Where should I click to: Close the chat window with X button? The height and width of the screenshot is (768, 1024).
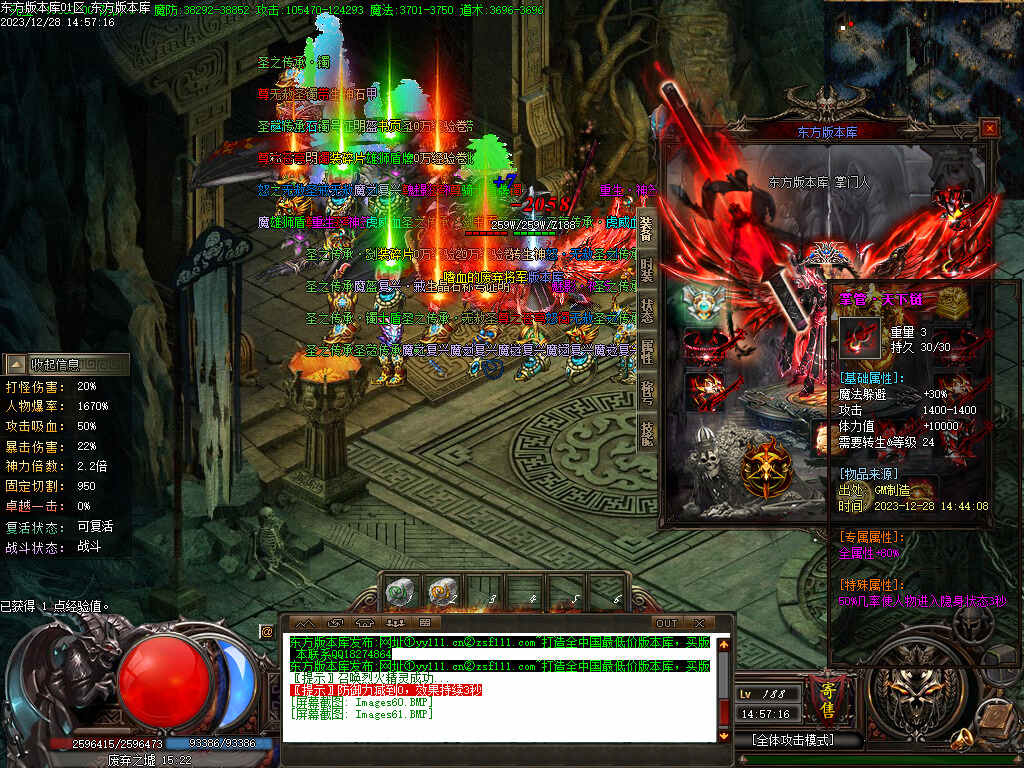point(699,623)
